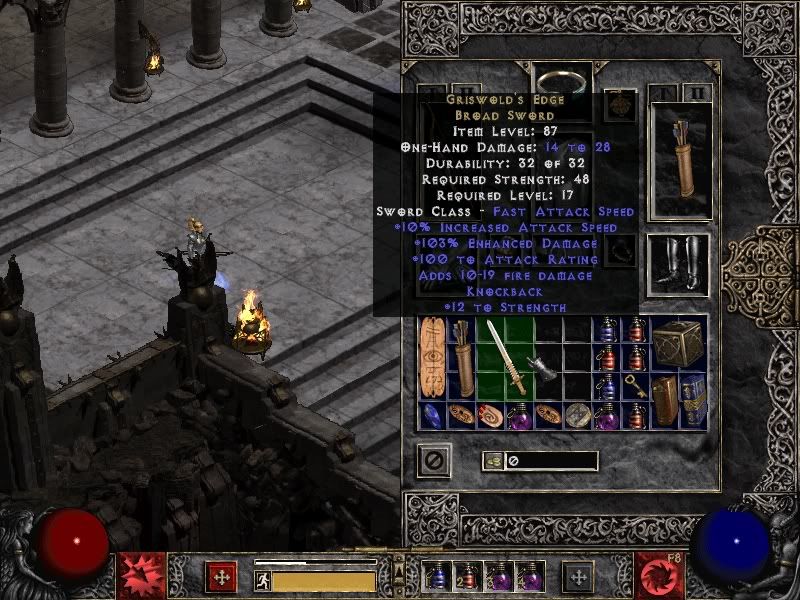The image size is (800, 600).
Task: Toggle run/walk with the running figure icon
Action: tap(264, 579)
